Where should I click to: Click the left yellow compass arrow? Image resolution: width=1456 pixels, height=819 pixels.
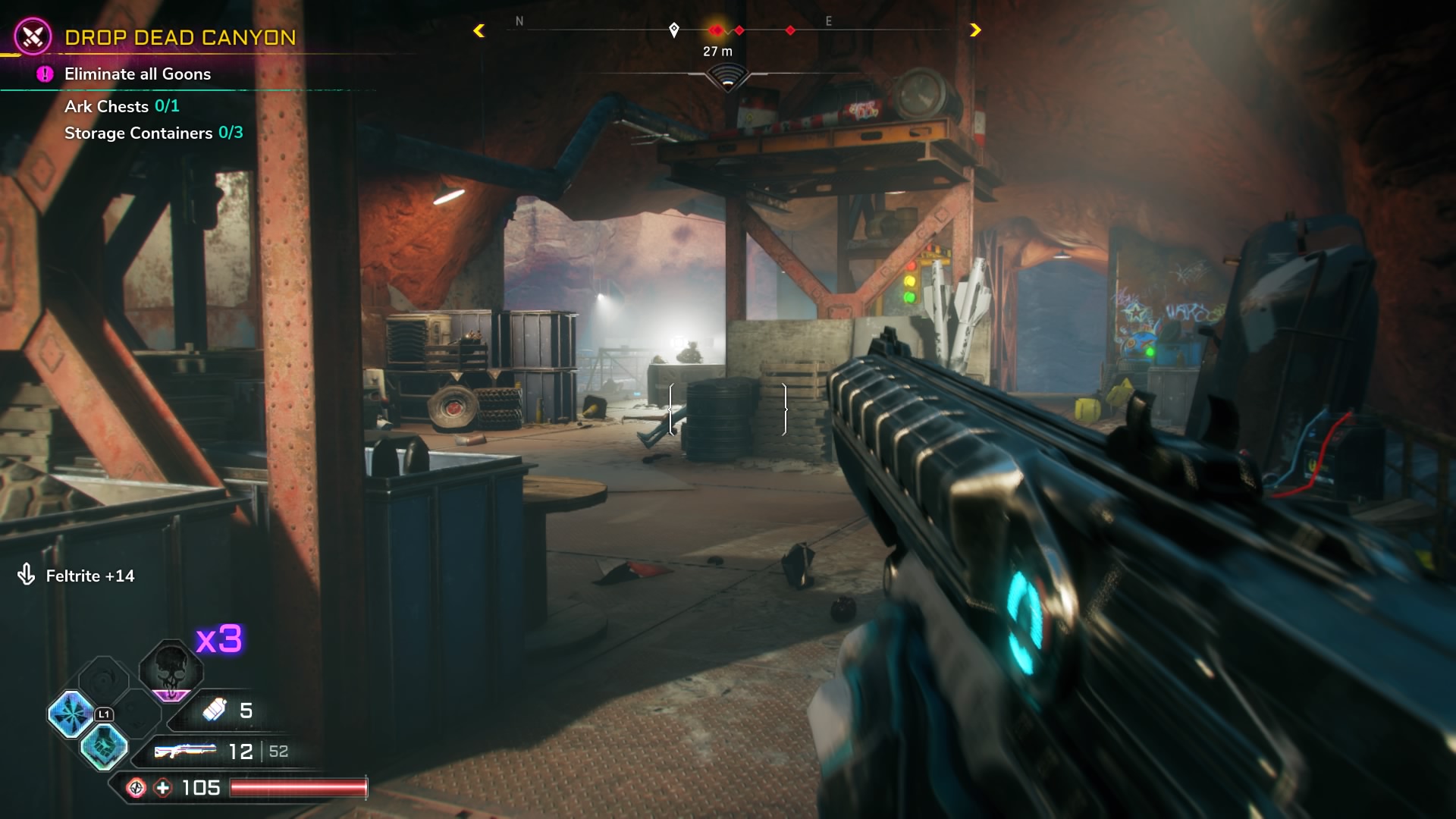tap(479, 30)
